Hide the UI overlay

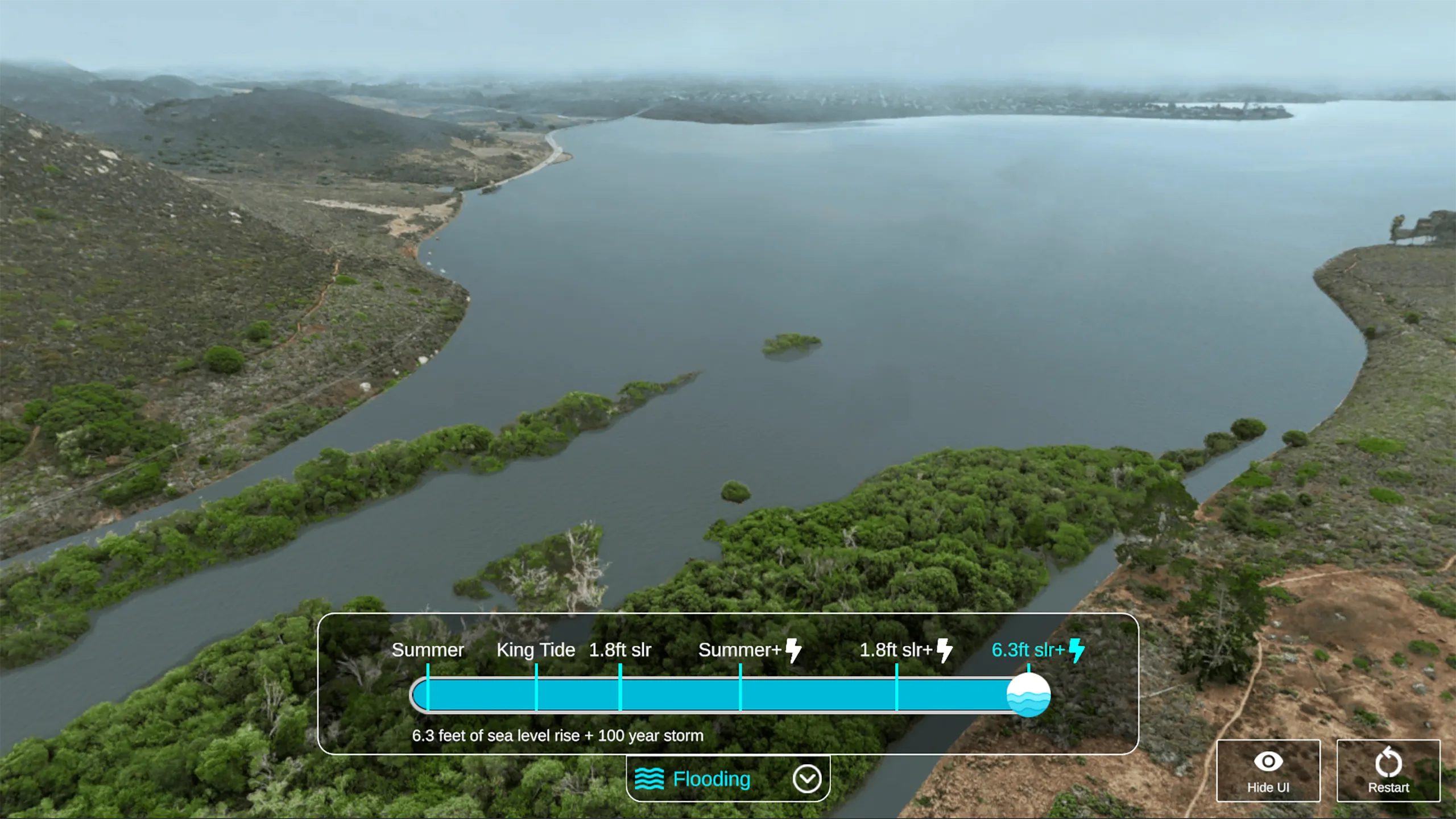1268,771
